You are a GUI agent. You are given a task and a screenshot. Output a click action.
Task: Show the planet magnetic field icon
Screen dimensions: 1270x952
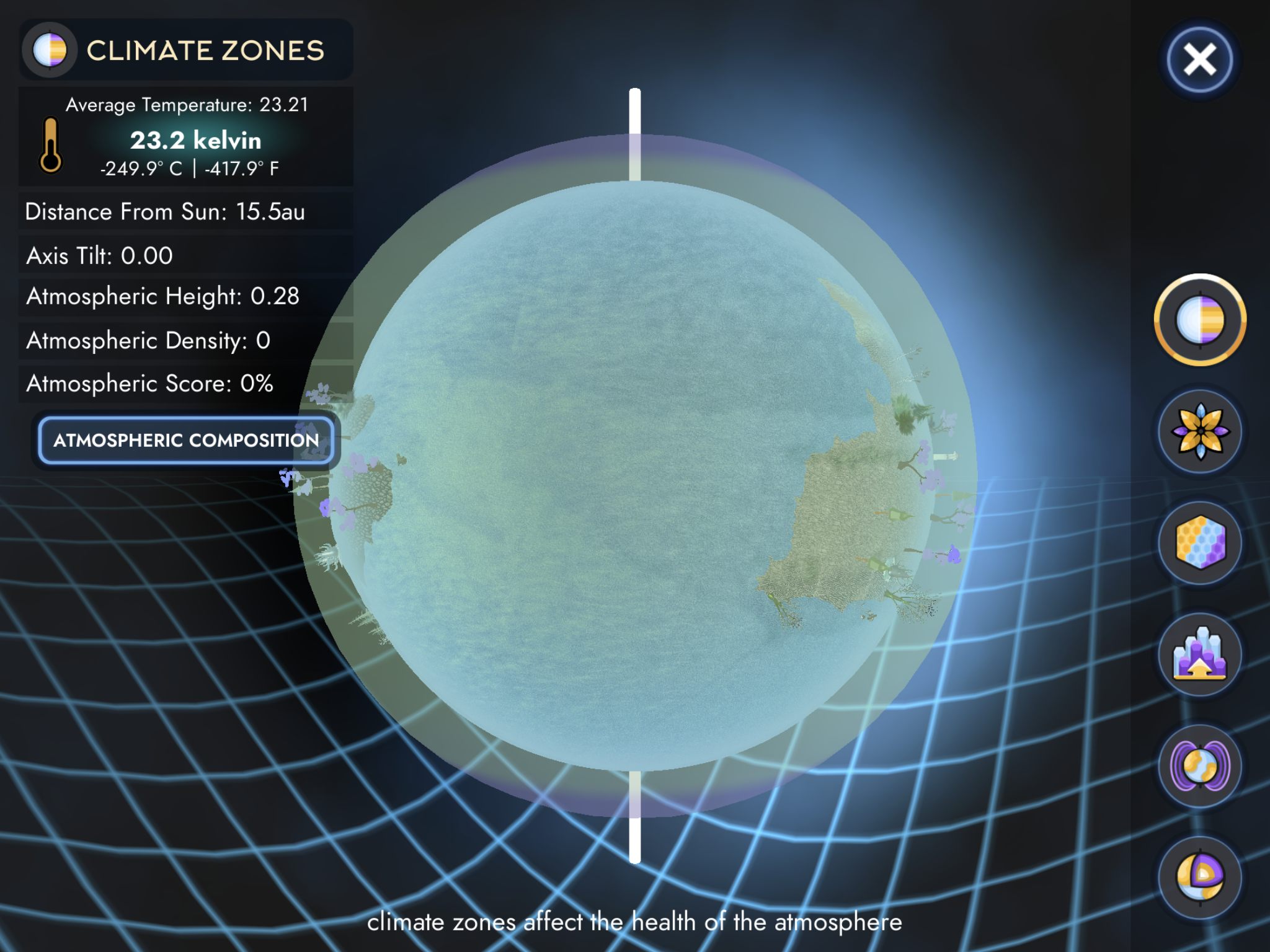(1200, 766)
